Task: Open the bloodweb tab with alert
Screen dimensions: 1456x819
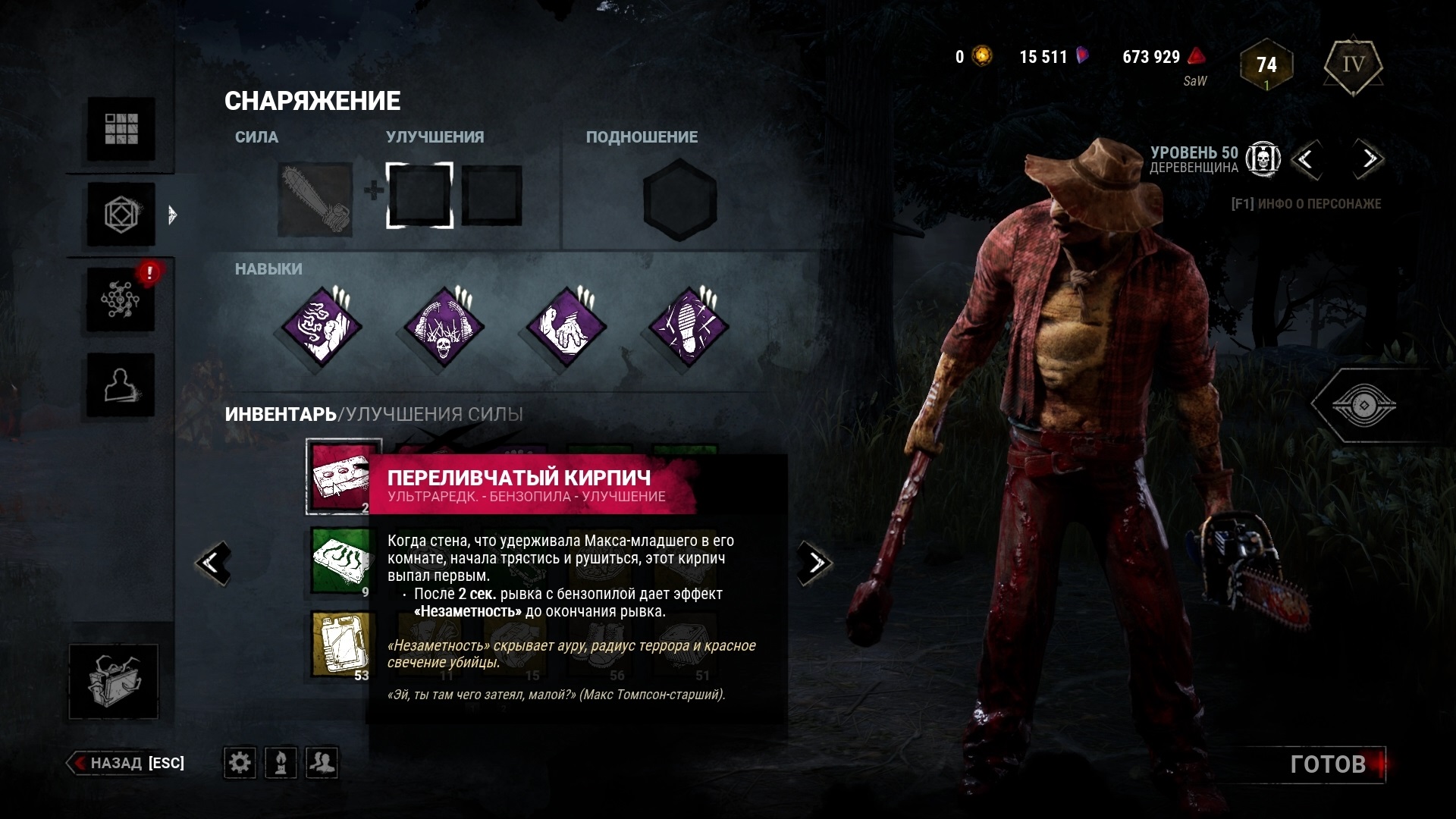Action: pos(121,300)
